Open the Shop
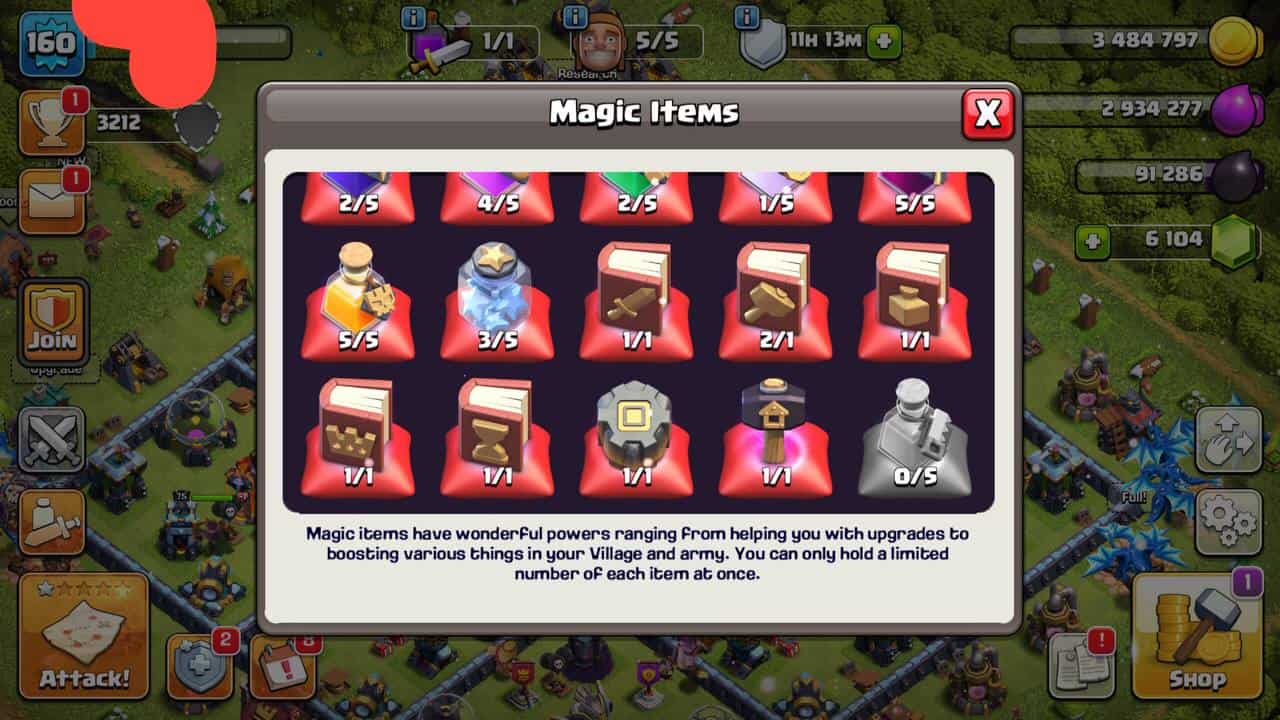The height and width of the screenshot is (720, 1280). click(1196, 638)
